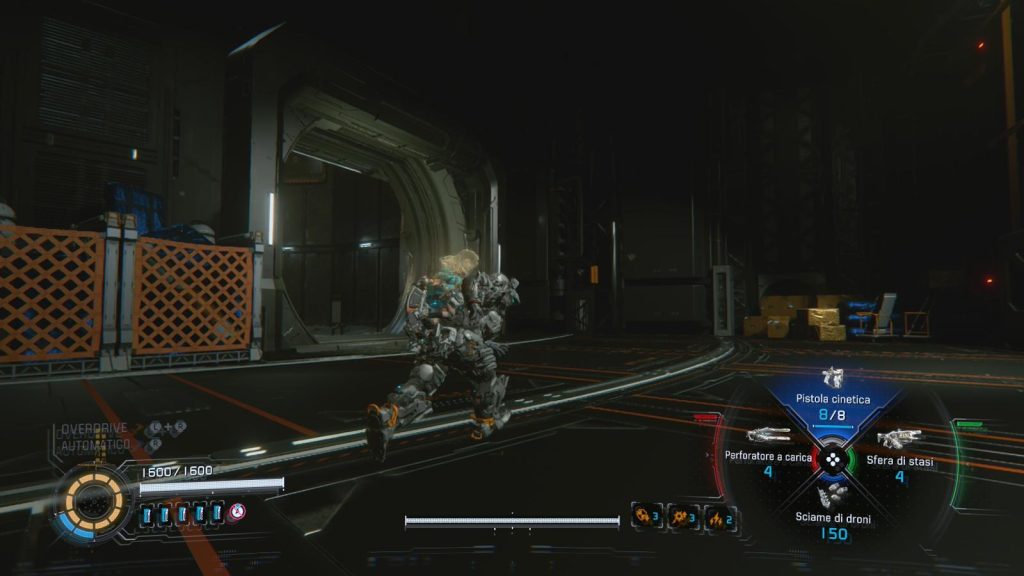Select the Pistola cinetica weapon

click(x=832, y=397)
